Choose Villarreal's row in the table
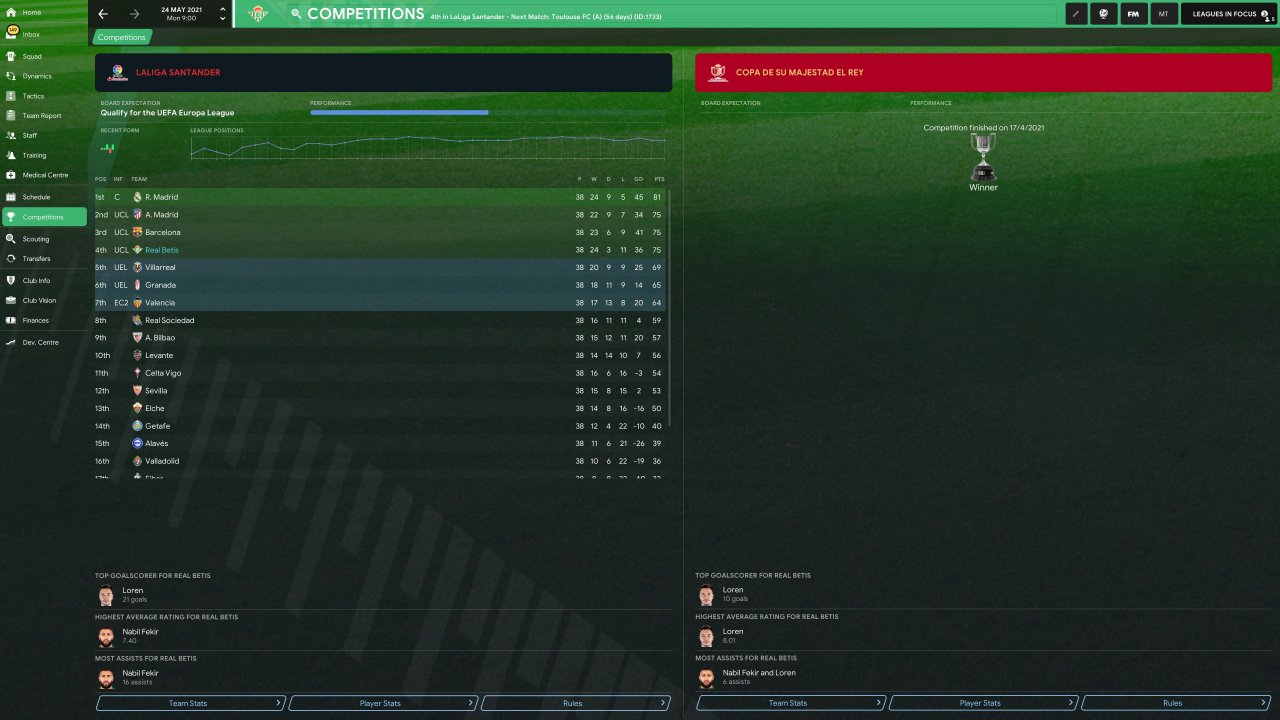The width and height of the screenshot is (1280, 720). (x=160, y=268)
